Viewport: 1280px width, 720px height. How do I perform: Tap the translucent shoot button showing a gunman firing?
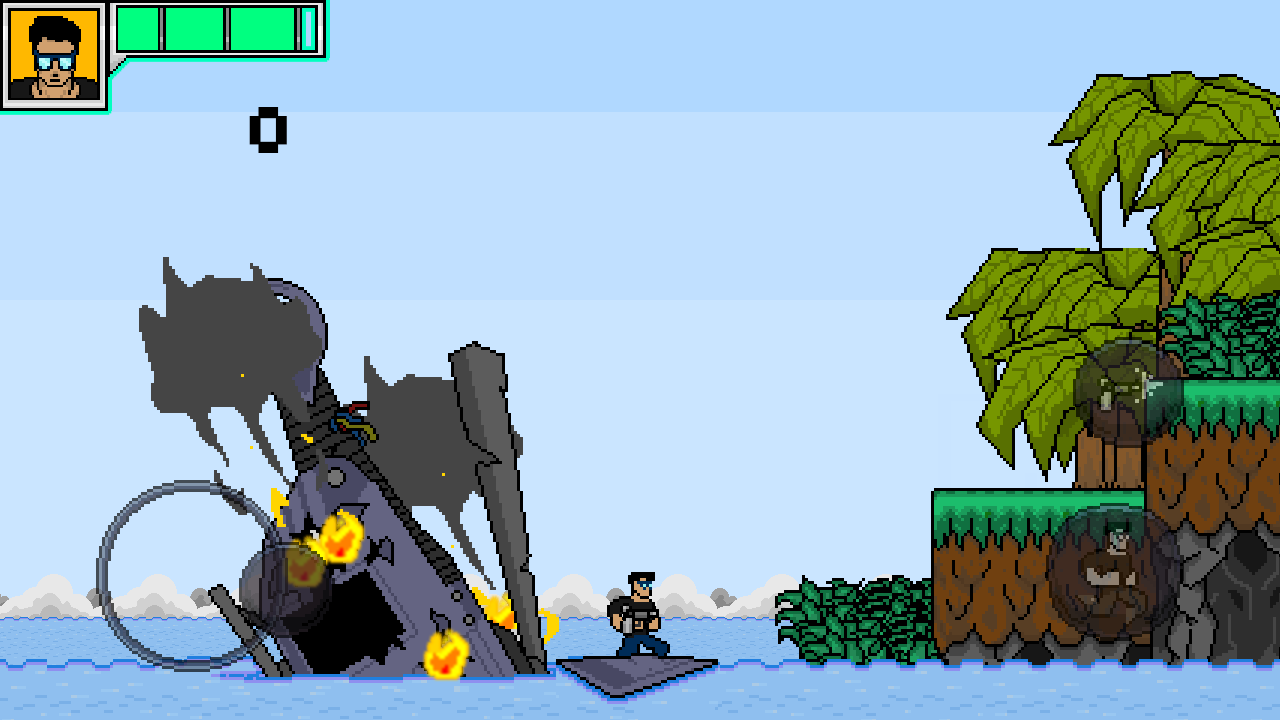(1128, 393)
